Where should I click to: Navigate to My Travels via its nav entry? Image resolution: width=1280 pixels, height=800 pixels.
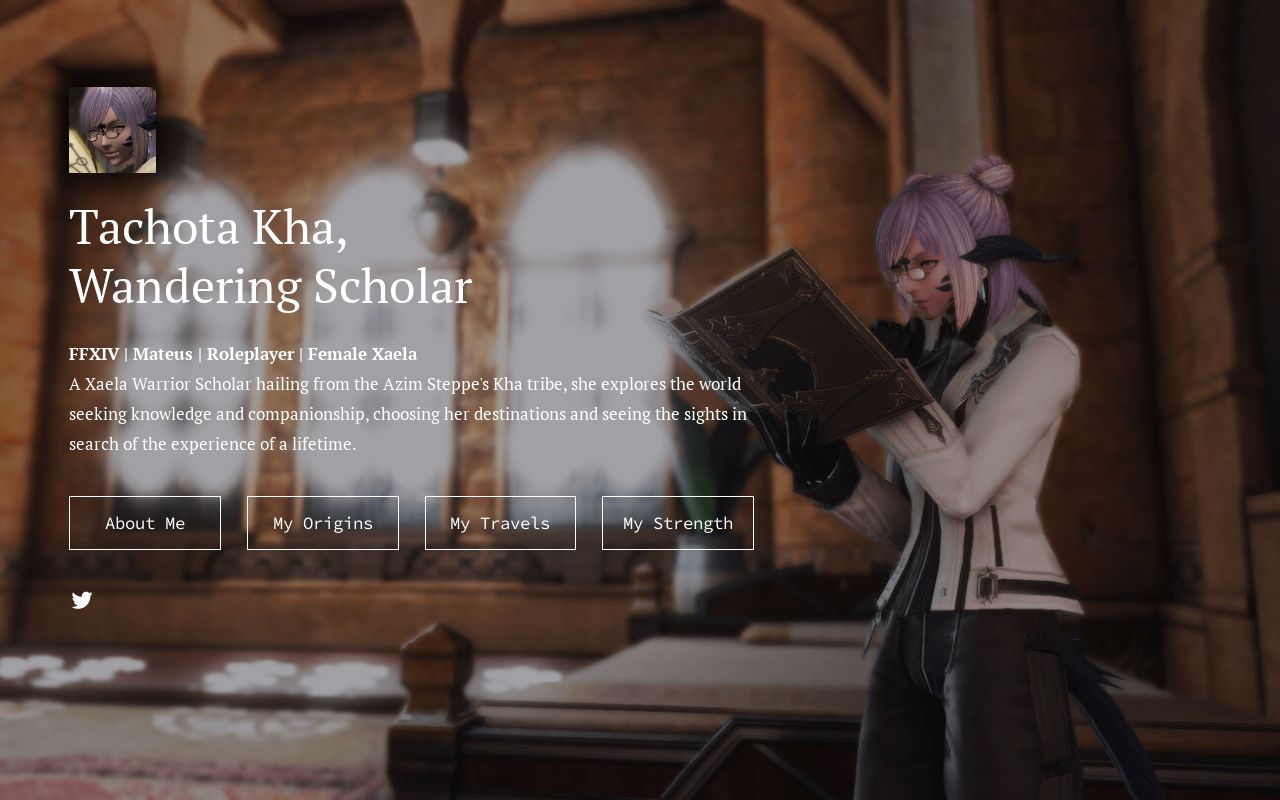[x=500, y=522]
